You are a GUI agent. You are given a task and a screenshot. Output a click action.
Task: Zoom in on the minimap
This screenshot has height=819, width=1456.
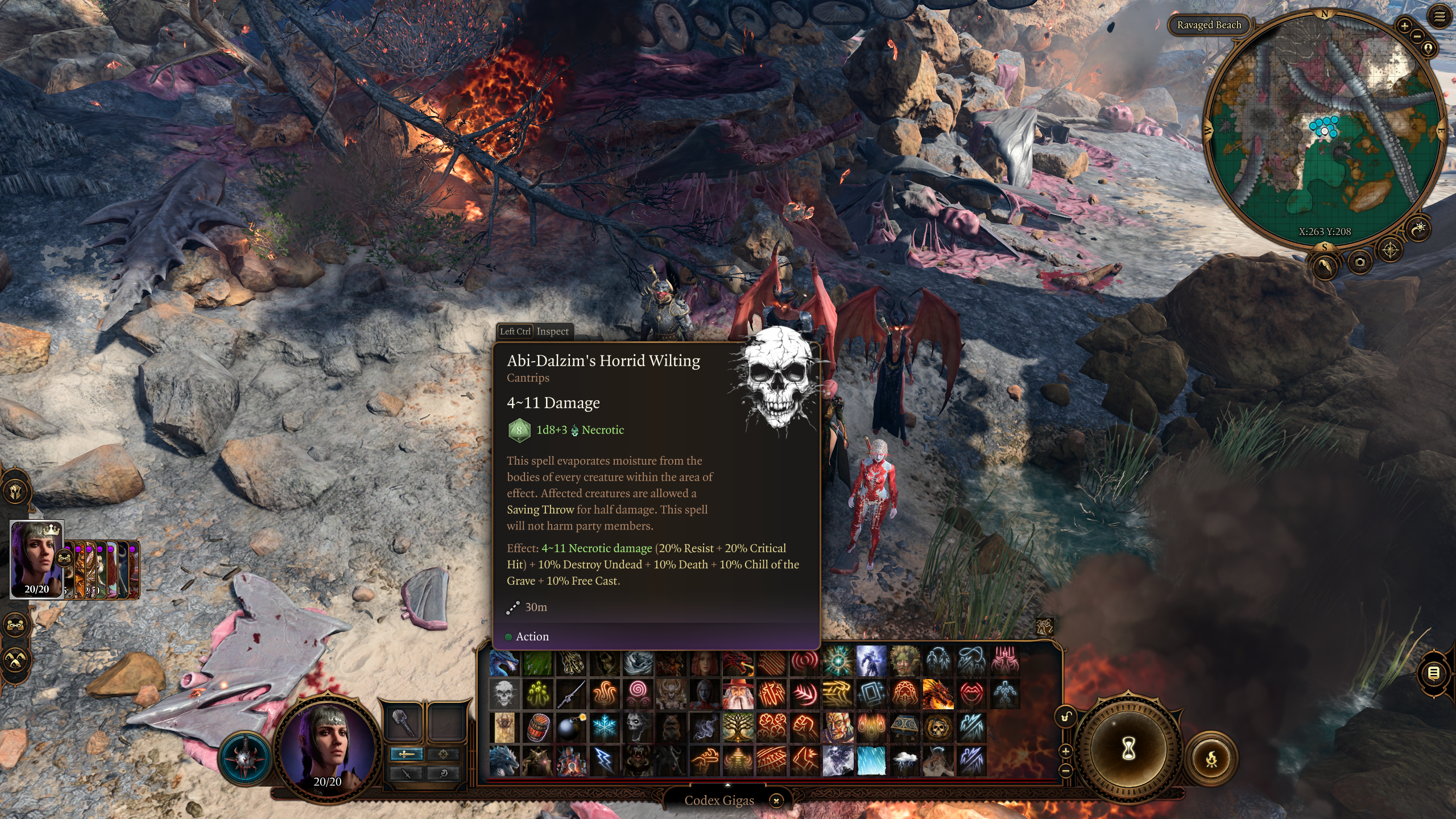tap(1404, 26)
